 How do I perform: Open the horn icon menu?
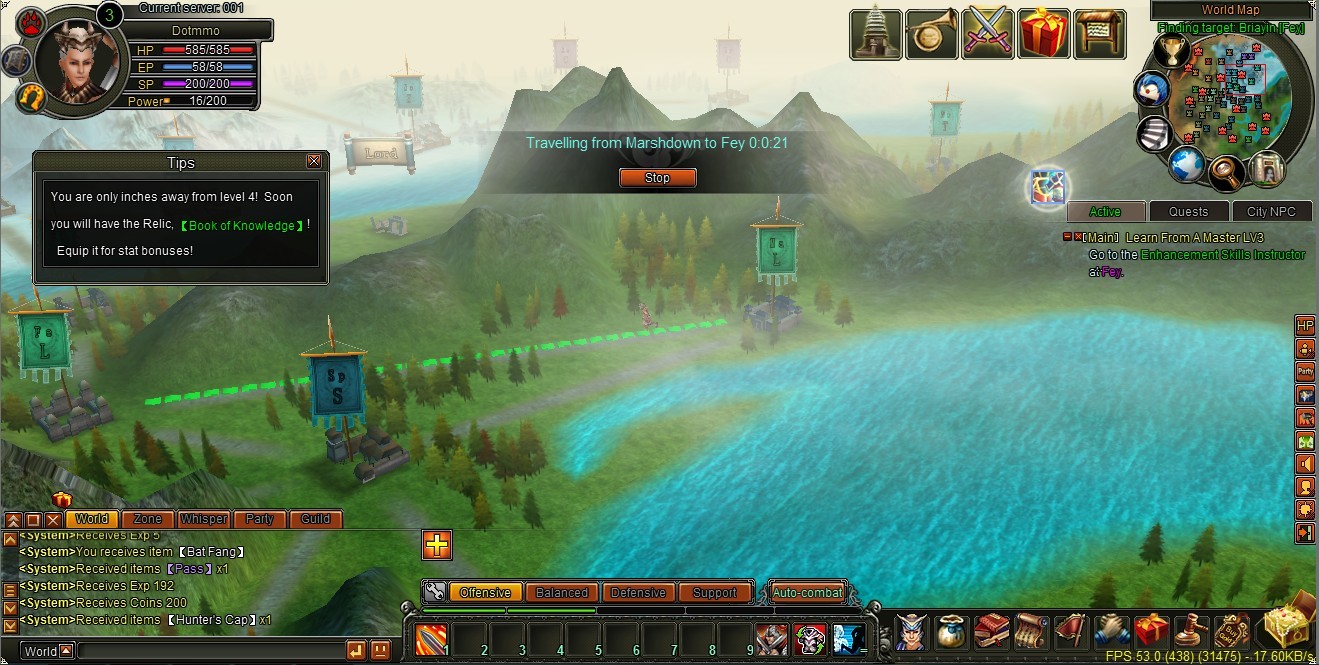[931, 34]
